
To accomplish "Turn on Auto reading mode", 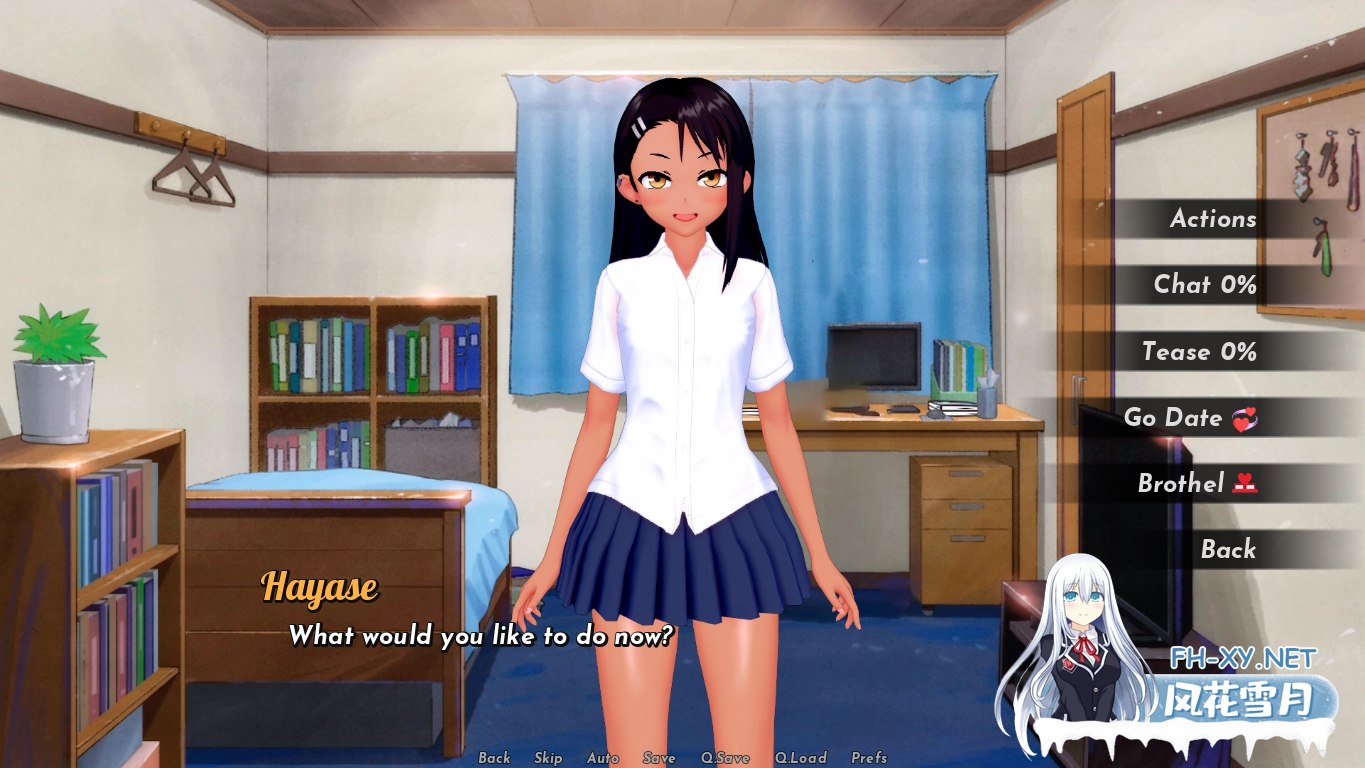I will coord(602,758).
